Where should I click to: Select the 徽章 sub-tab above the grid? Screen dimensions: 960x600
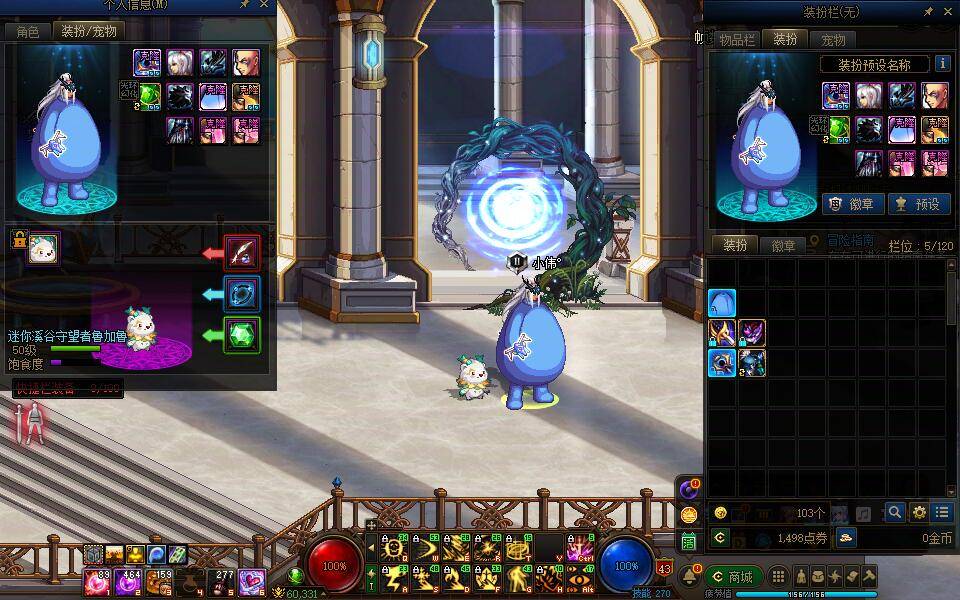[x=783, y=245]
